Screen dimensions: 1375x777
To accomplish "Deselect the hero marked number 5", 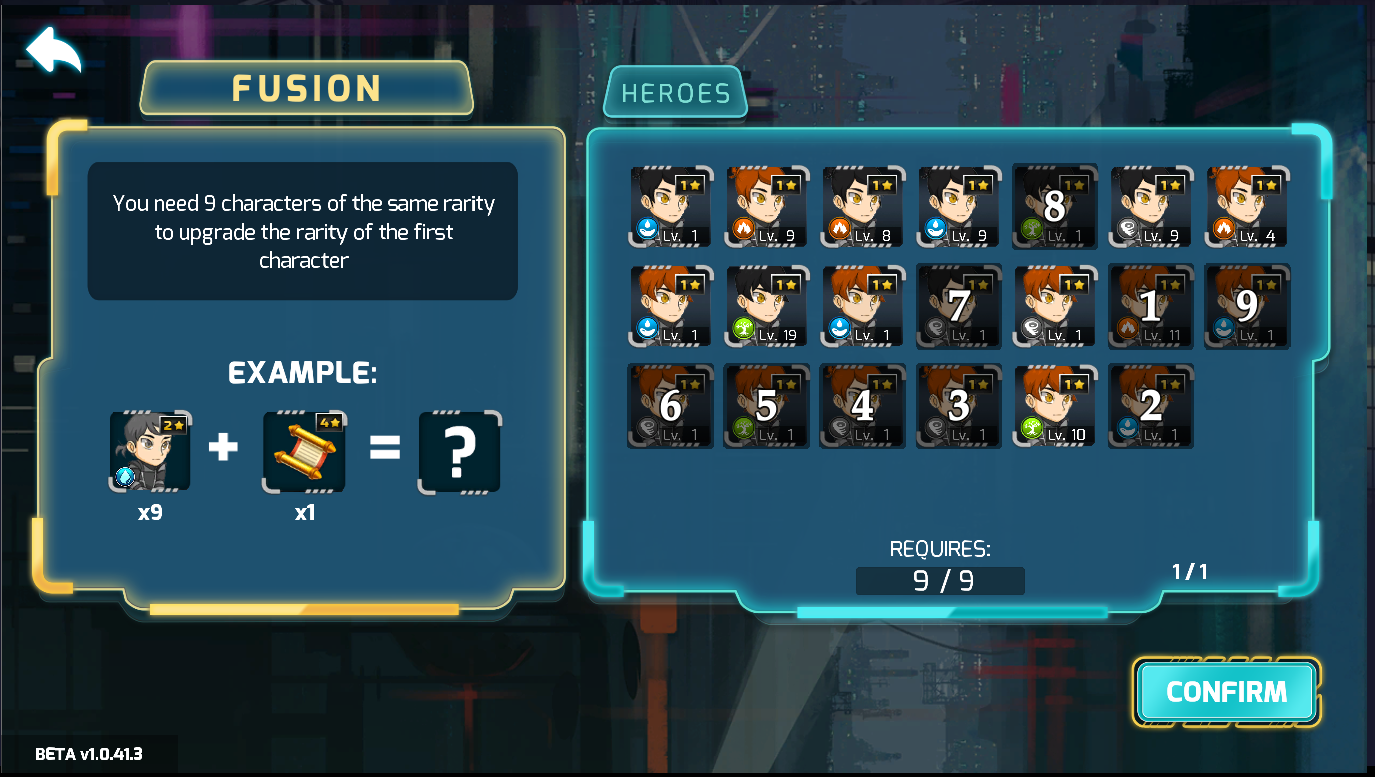I will click(766, 405).
